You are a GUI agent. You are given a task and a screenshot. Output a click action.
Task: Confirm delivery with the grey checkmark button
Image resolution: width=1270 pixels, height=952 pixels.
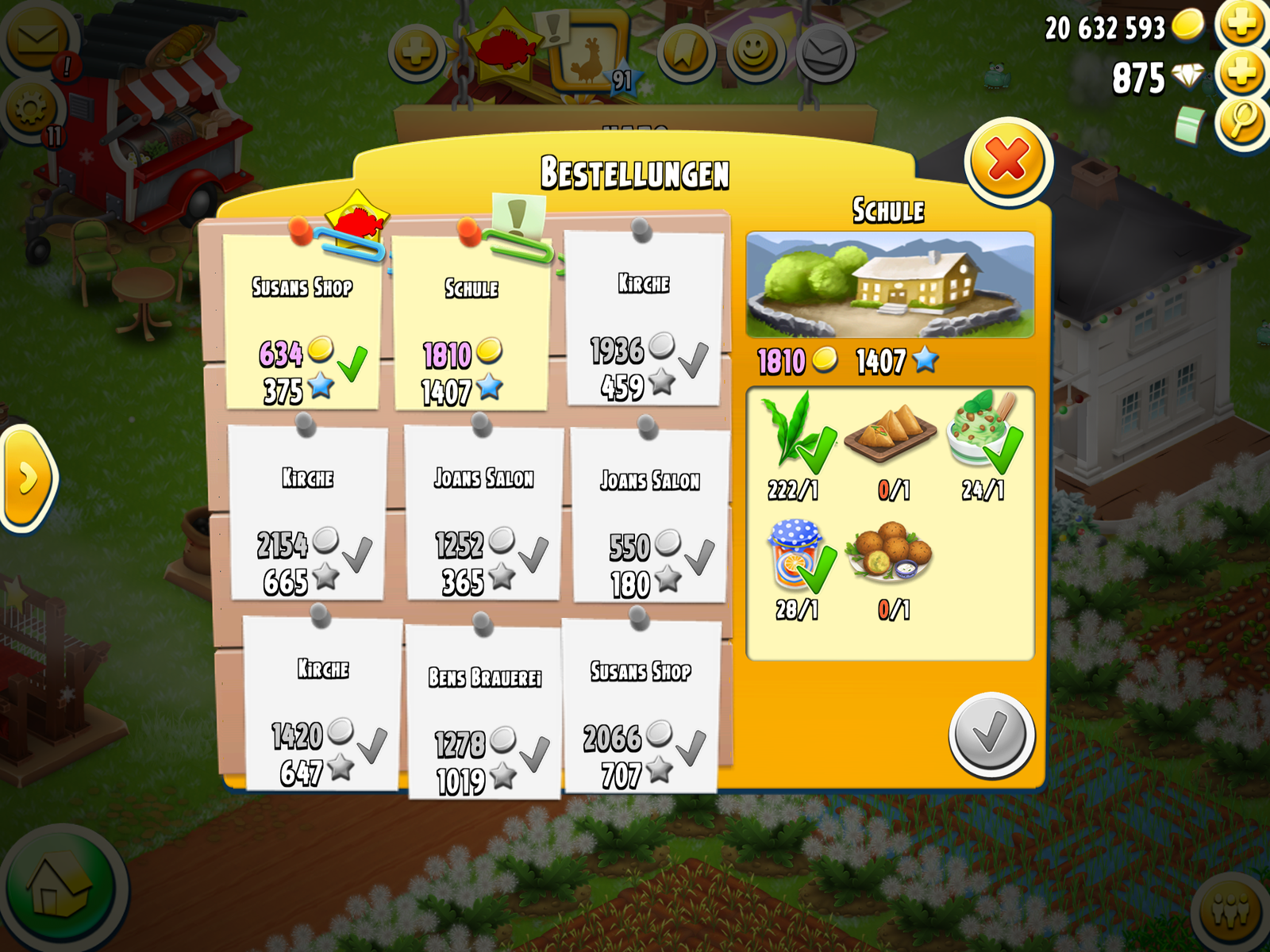pyautogui.click(x=991, y=735)
